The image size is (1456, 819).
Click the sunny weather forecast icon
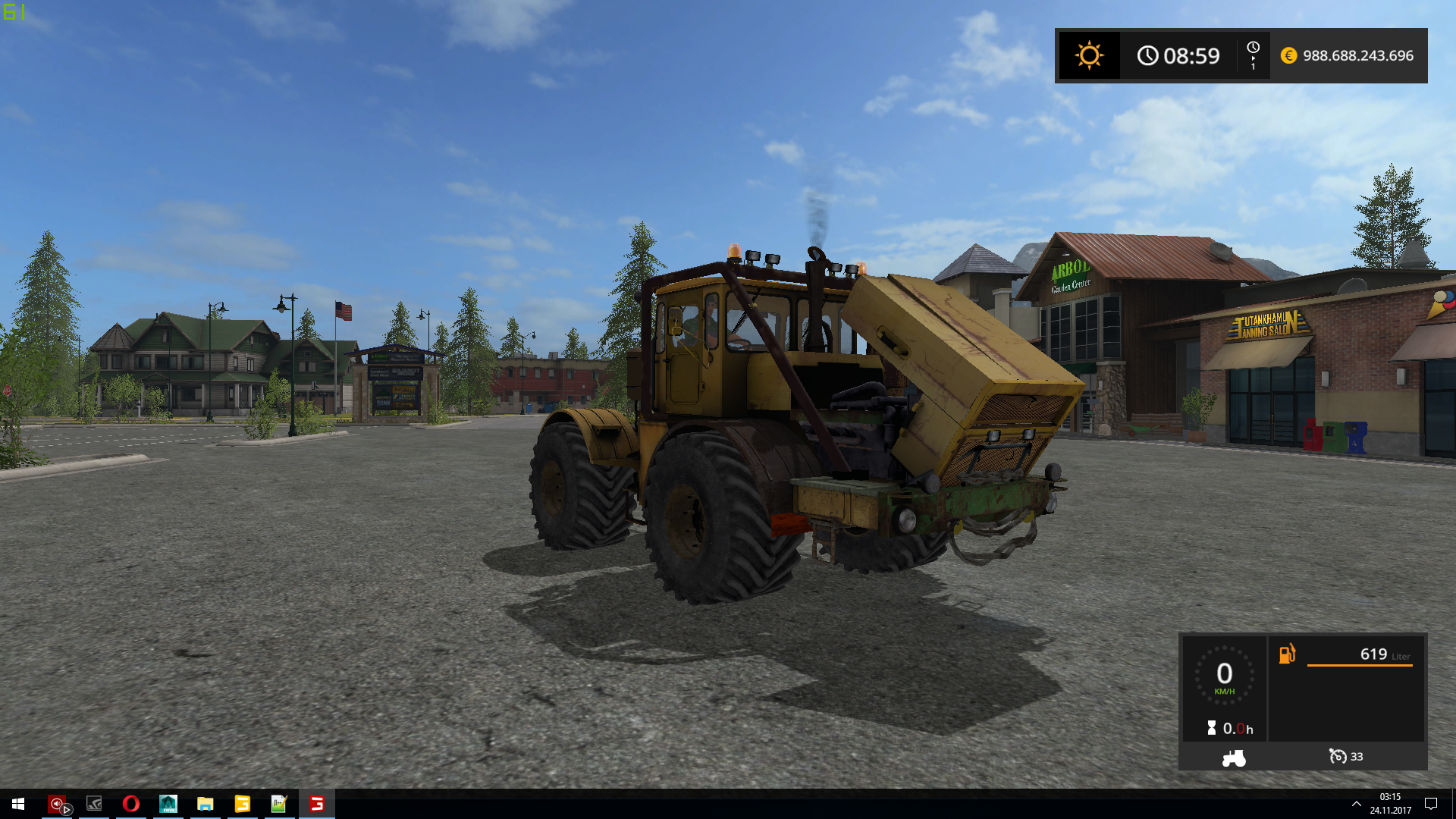coord(1089,55)
